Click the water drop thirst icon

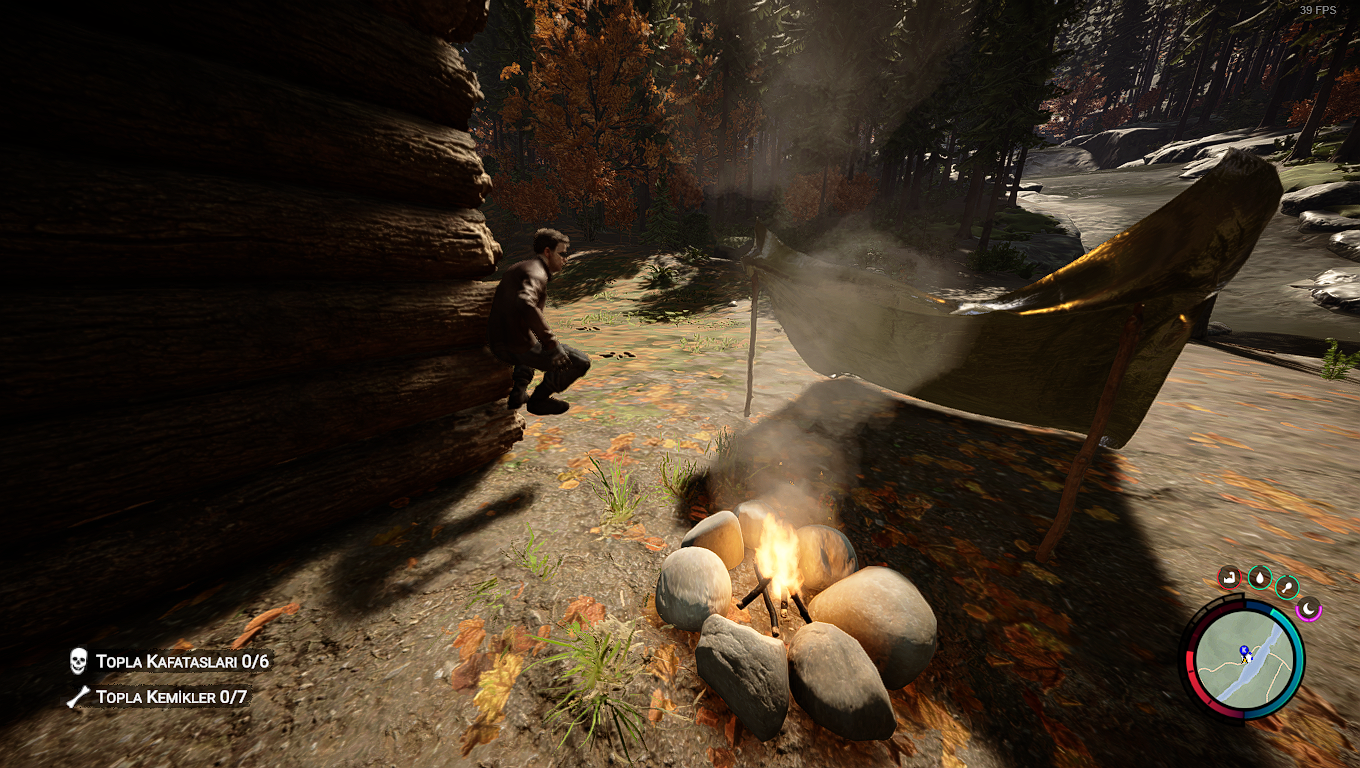pyautogui.click(x=1259, y=578)
